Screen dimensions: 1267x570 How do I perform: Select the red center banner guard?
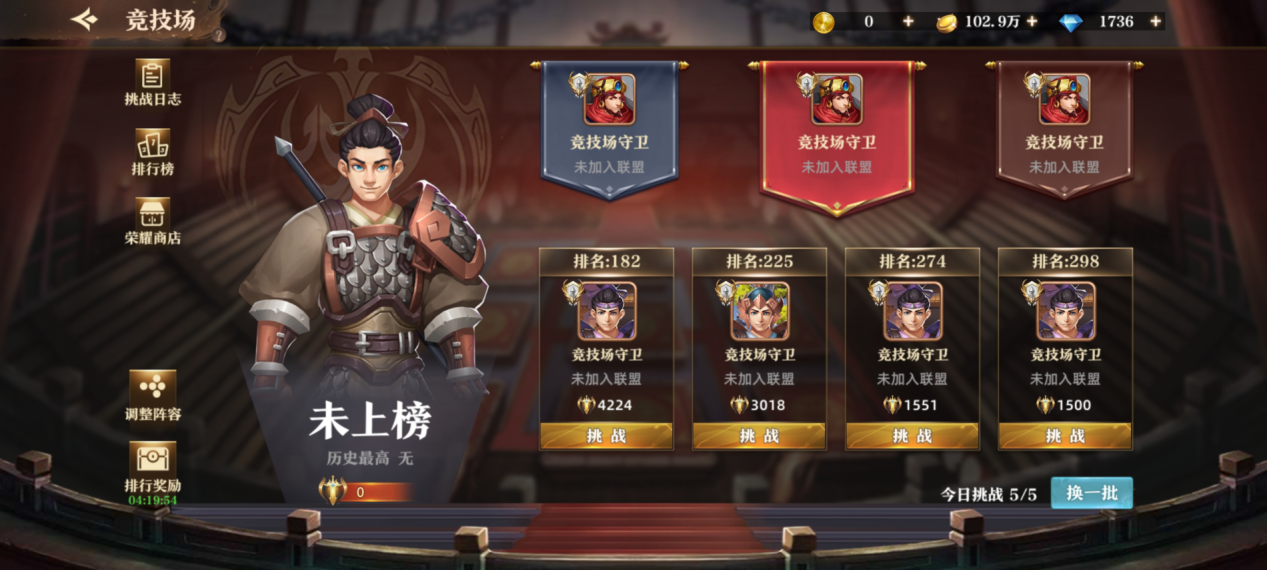[837, 130]
